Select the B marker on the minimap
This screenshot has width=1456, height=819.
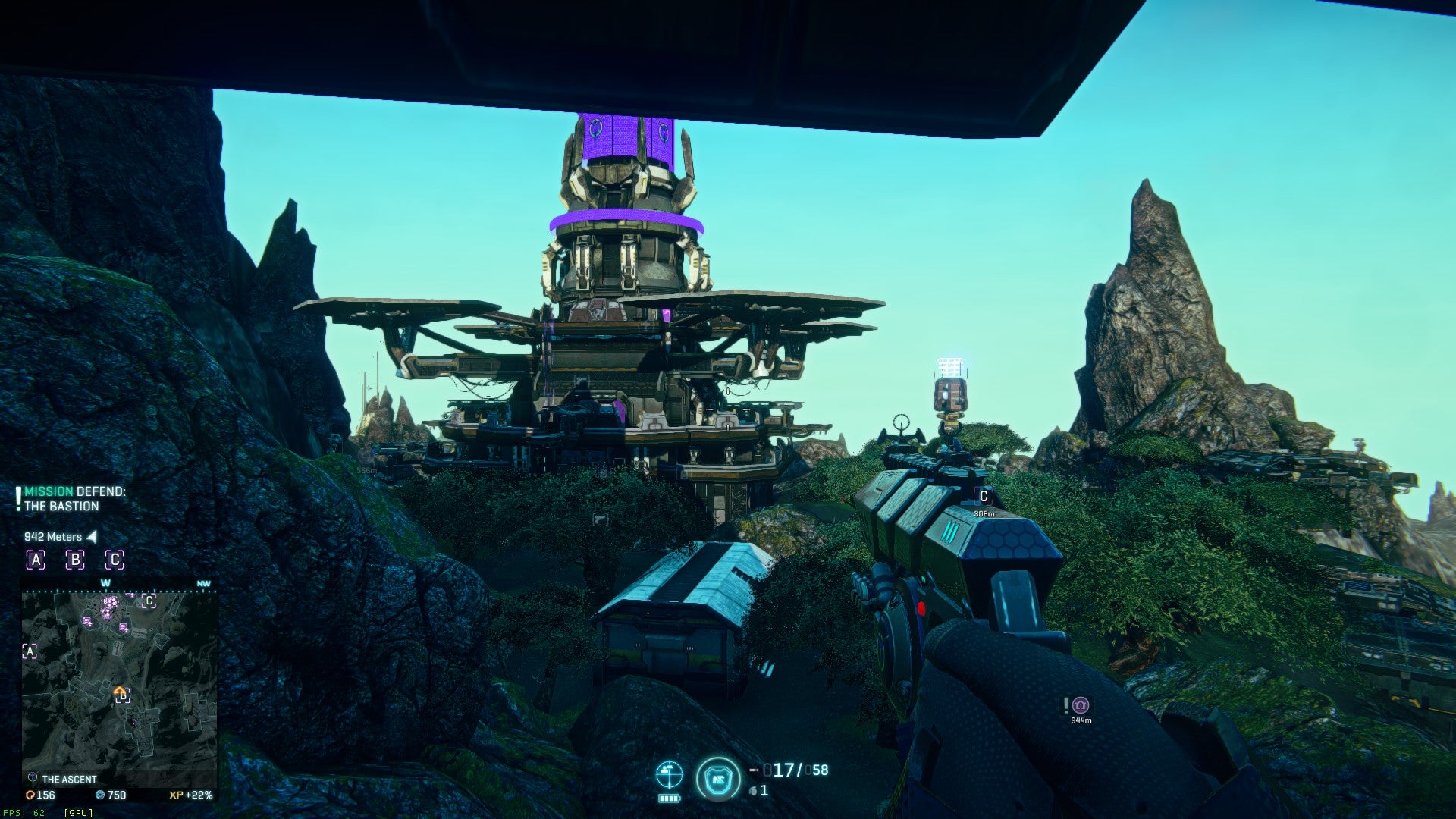tap(122, 696)
